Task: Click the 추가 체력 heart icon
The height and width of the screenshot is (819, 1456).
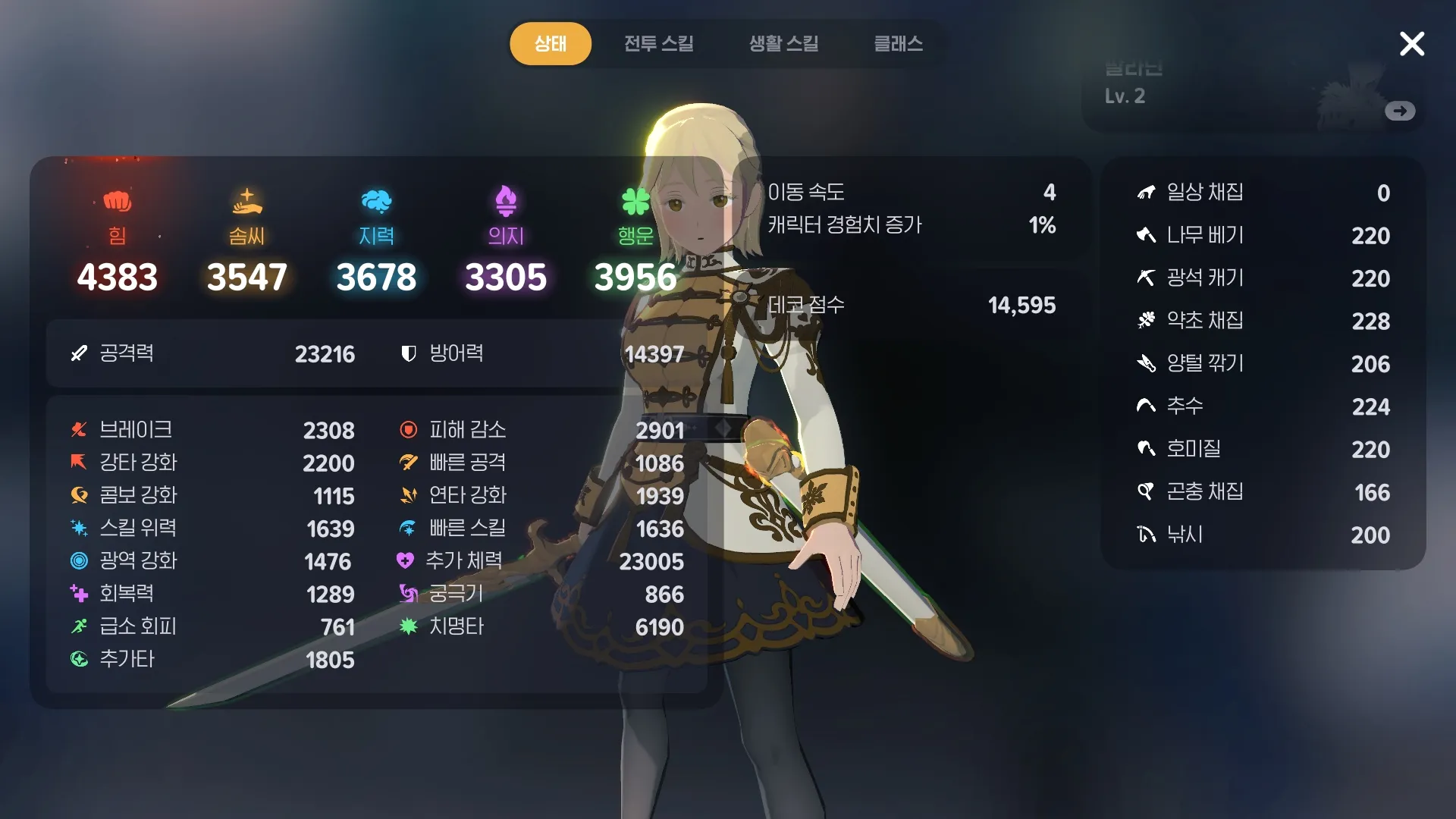Action: click(x=407, y=562)
